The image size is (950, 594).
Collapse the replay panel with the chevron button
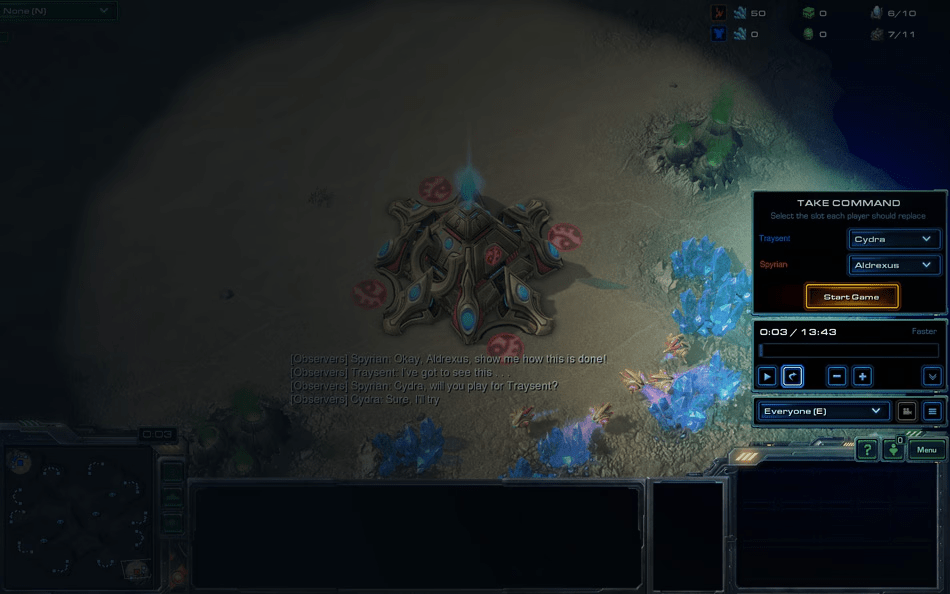[x=932, y=377]
